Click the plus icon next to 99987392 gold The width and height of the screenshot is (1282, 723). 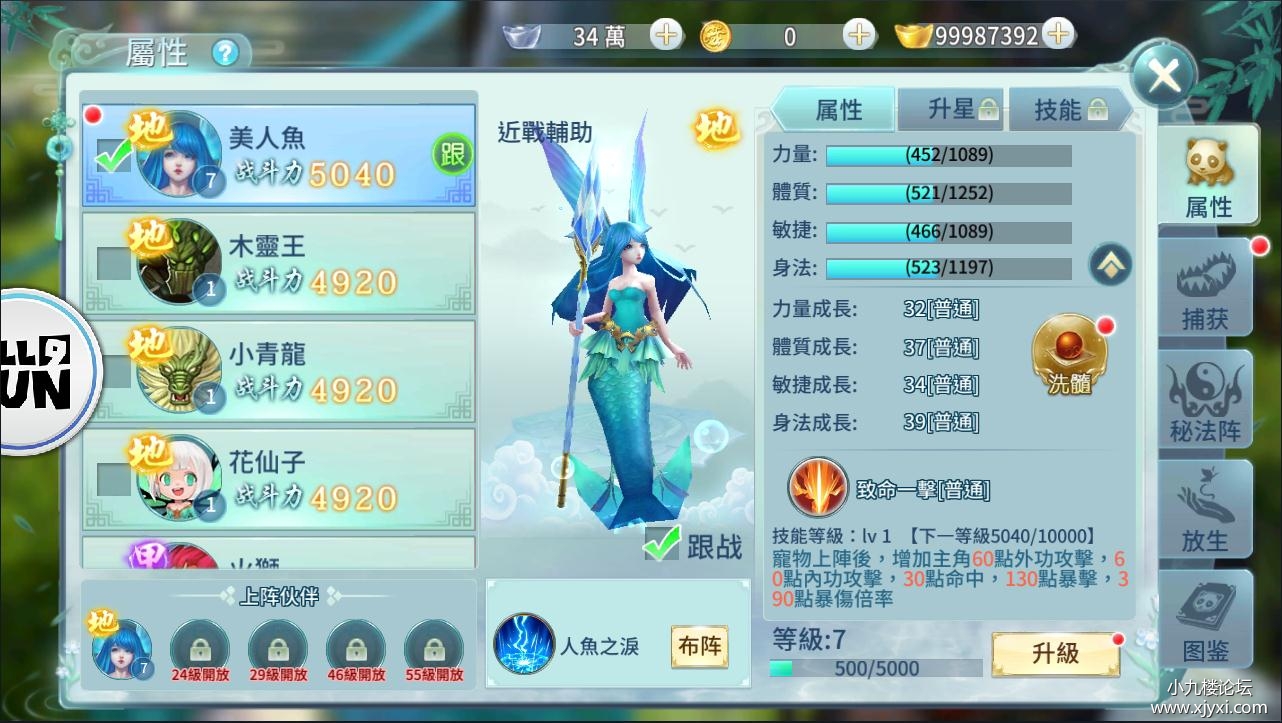1058,33
